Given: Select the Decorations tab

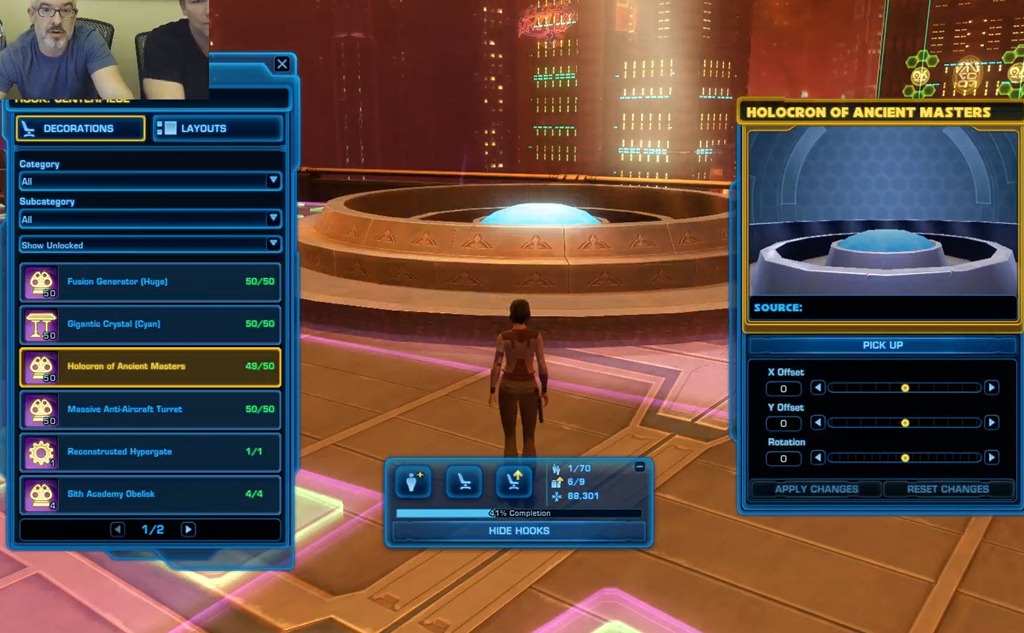Looking at the screenshot, I should pyautogui.click(x=81, y=128).
